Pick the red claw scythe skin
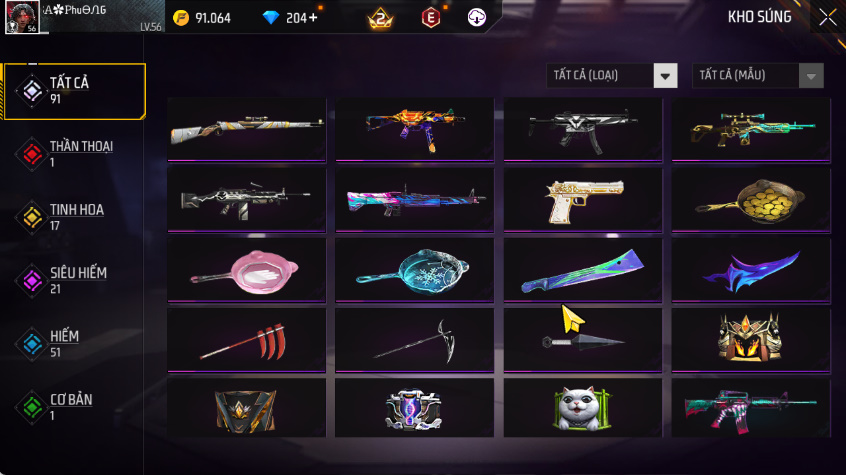This screenshot has width=846, height=475. [246, 339]
